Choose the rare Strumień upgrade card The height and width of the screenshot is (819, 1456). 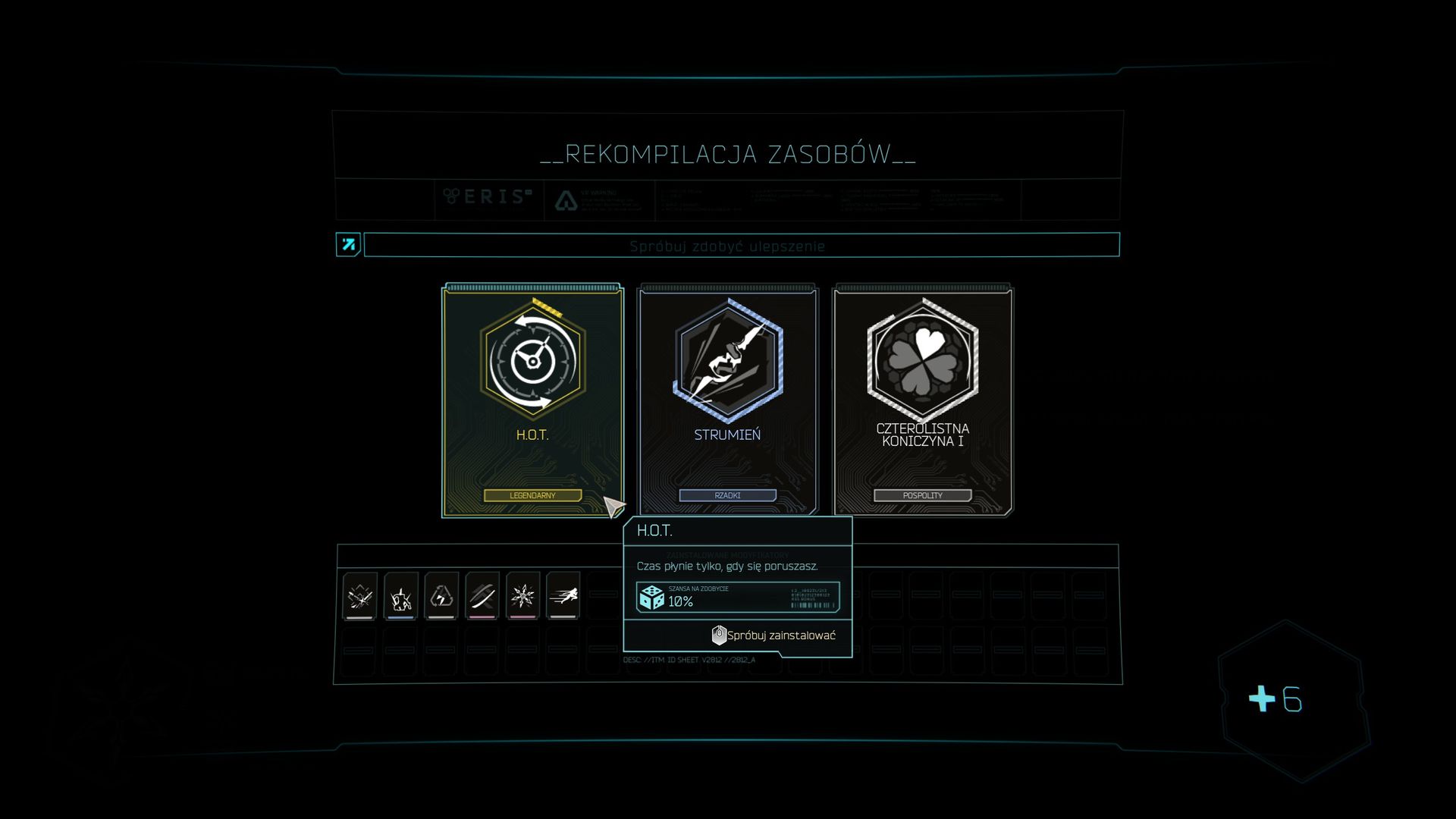(x=727, y=400)
